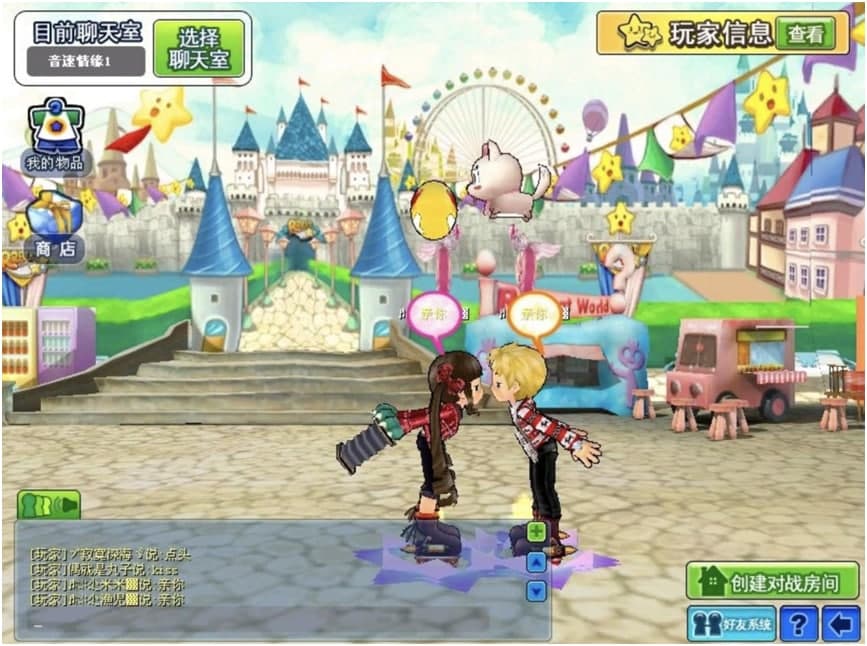Show help with the question mark button
The image size is (867, 646).
pyautogui.click(x=798, y=624)
